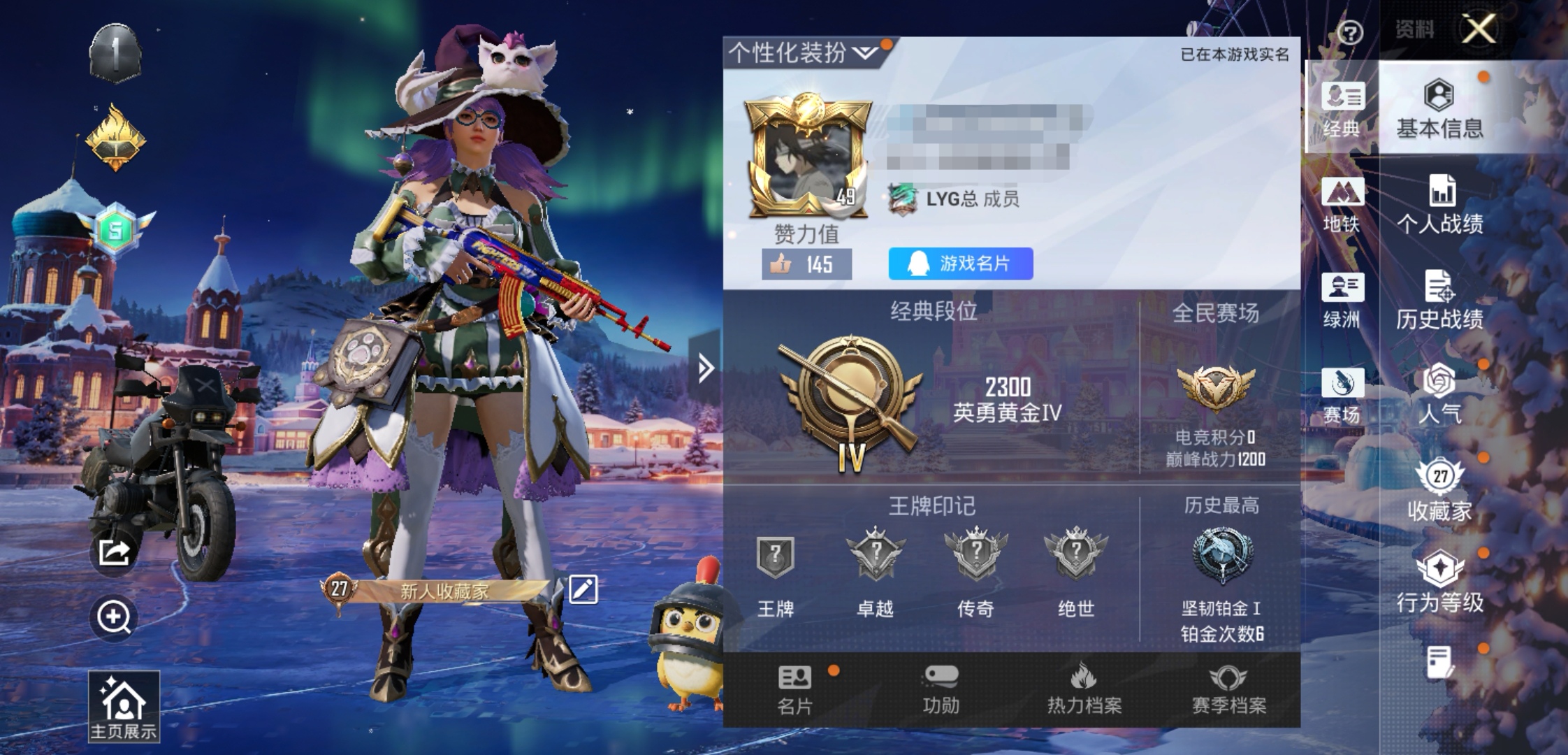Edit the 新人收藏家 title with pencil icon
The width and height of the screenshot is (1568, 755).
[583, 589]
